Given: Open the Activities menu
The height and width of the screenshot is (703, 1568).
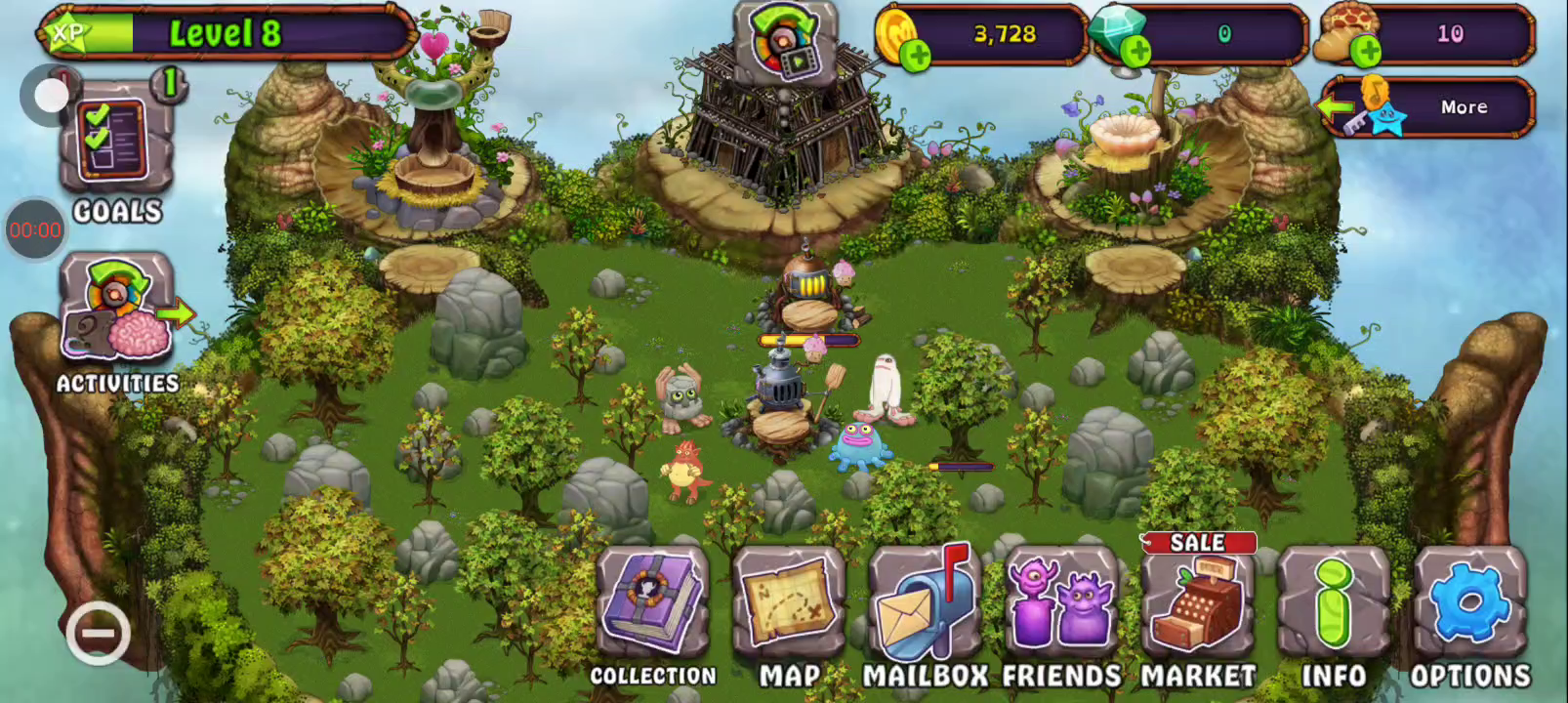Looking at the screenshot, I should pyautogui.click(x=117, y=310).
